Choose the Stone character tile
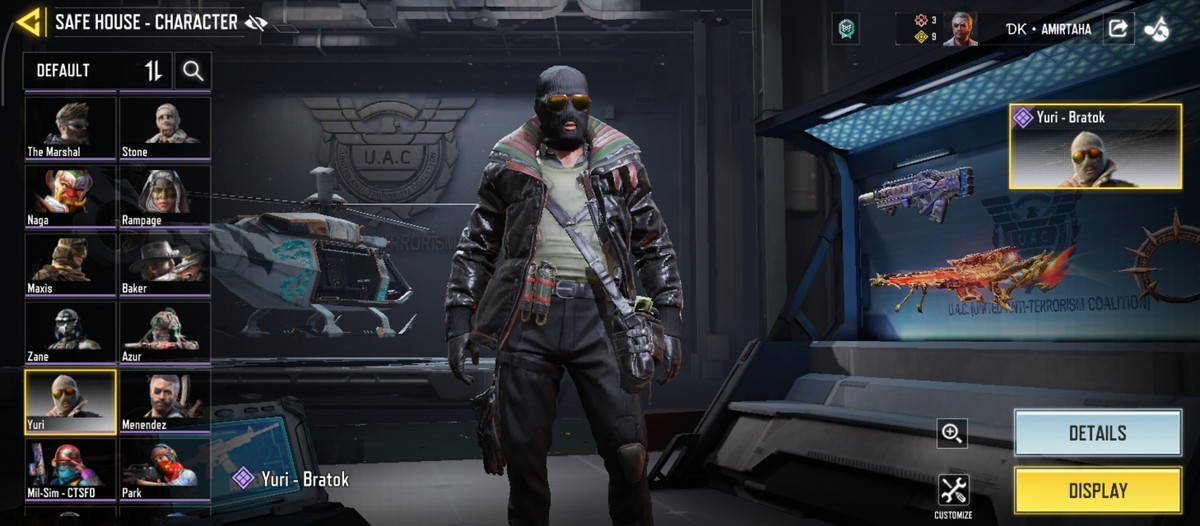Viewport: 1200px width, 526px height. (165, 127)
